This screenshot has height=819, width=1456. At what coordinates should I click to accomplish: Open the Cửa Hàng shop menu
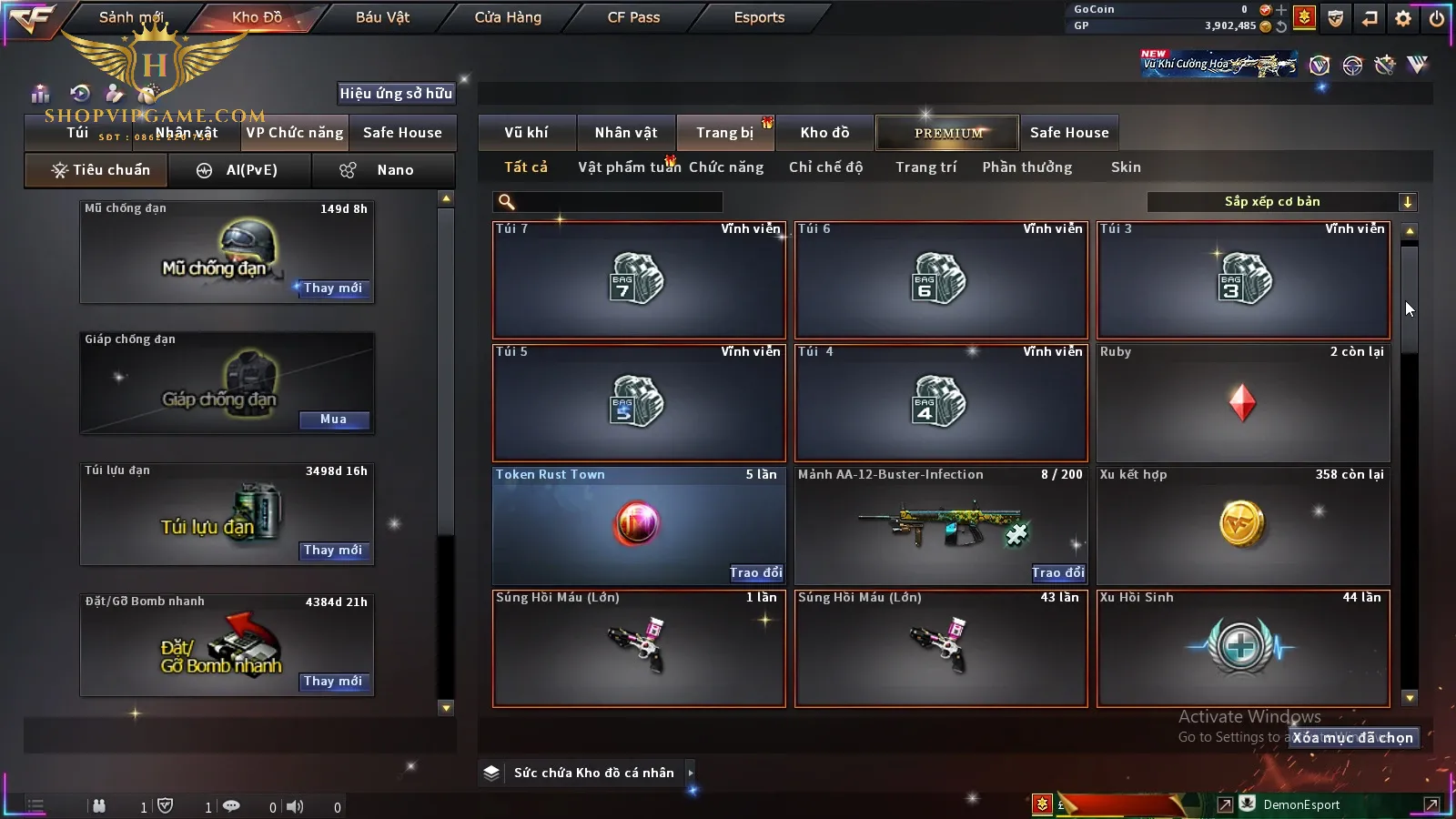pos(508,17)
